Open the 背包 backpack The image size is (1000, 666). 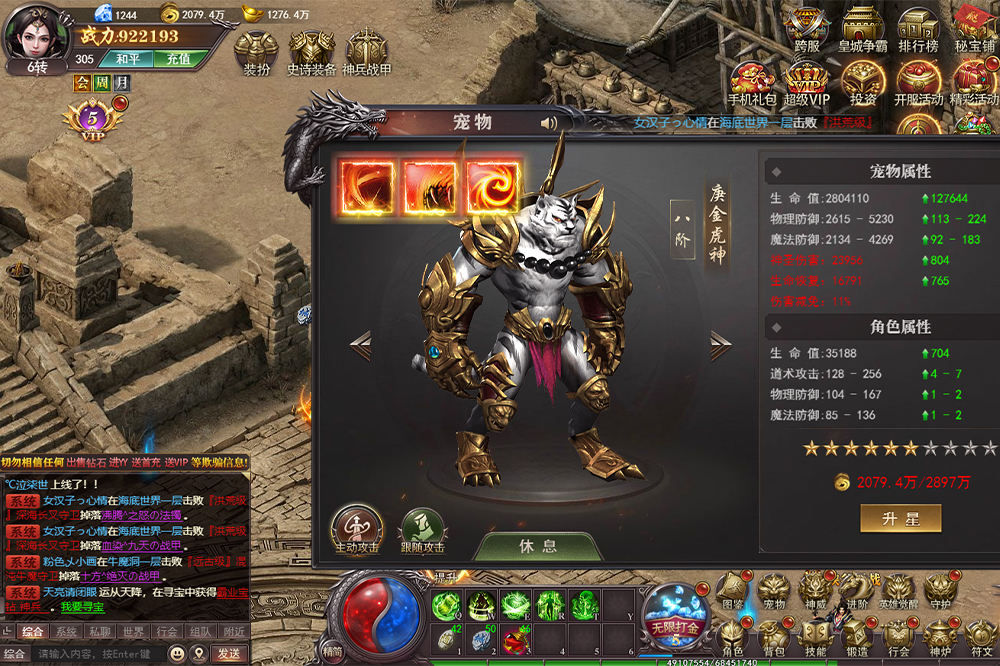pos(775,635)
